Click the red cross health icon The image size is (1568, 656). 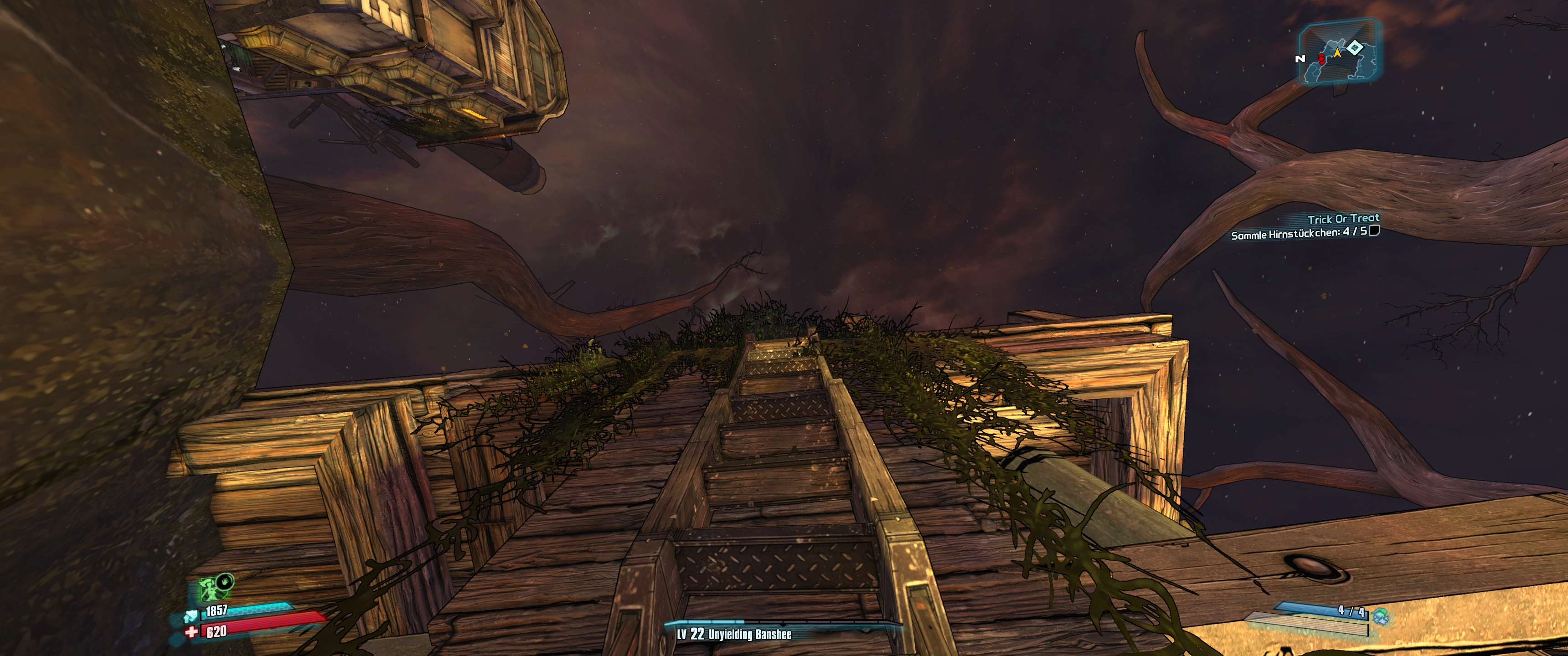coord(191,632)
